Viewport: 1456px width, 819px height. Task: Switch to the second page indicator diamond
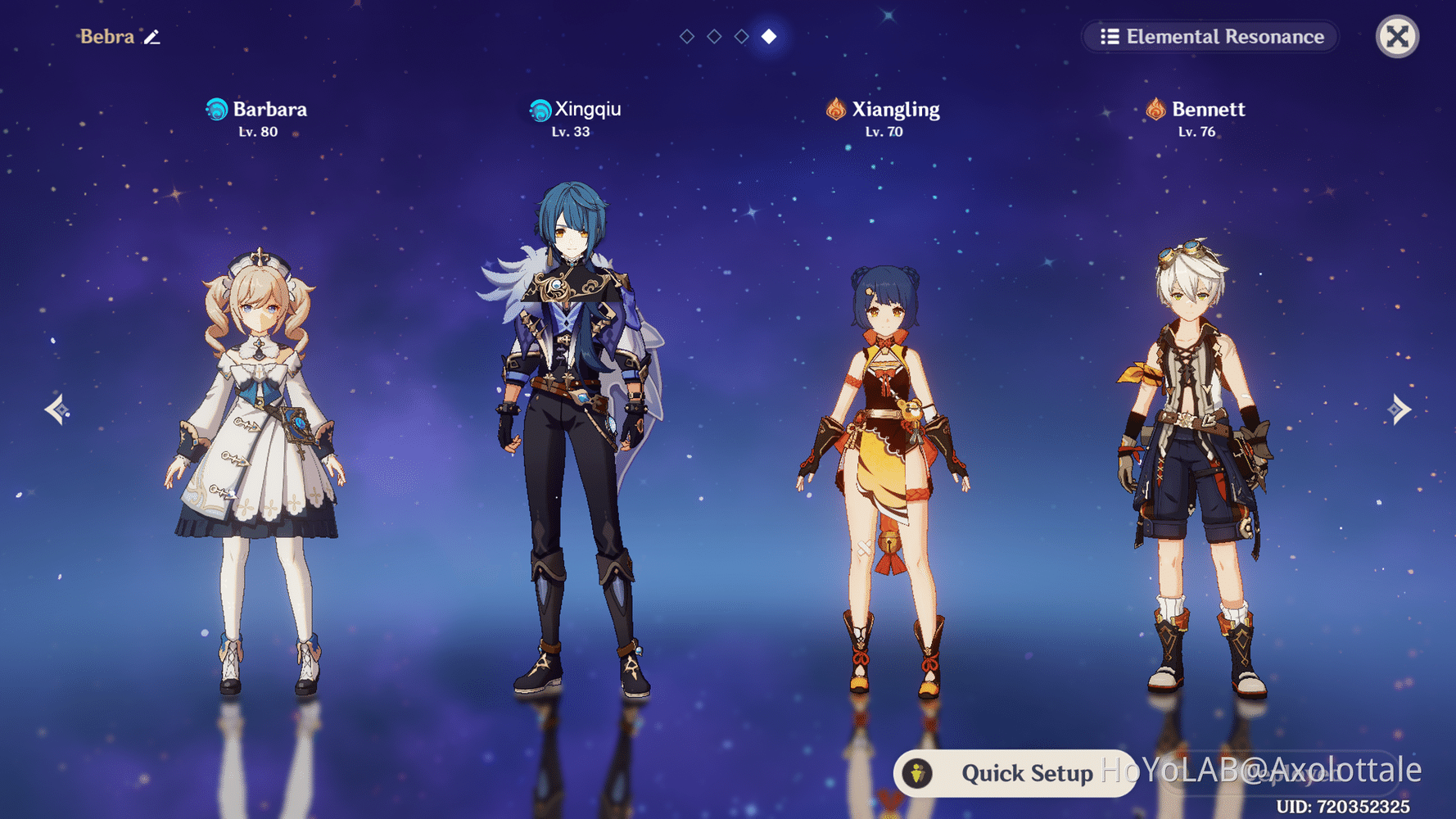(713, 36)
